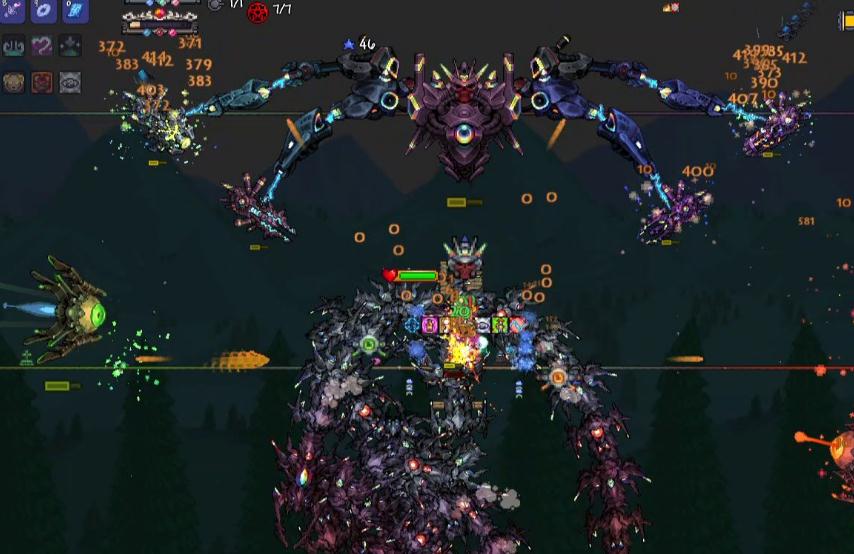Select the hotbar slot with the white ring item
The height and width of the screenshot is (554, 854).
(x=44, y=10)
